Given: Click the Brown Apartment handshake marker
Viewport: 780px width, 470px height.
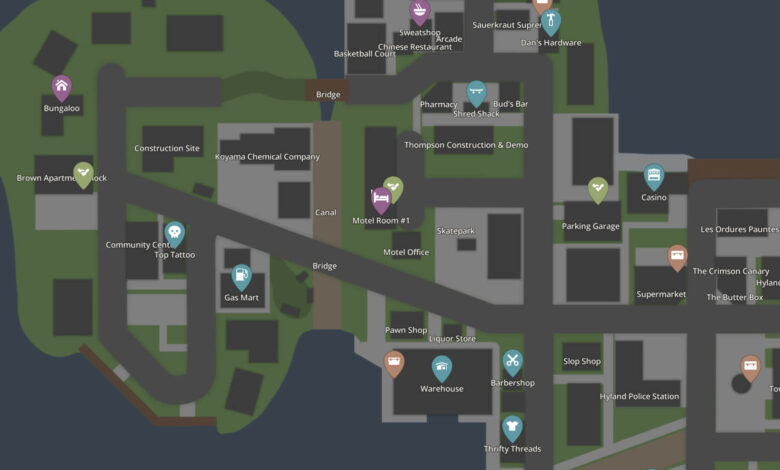Looking at the screenshot, I should click(x=84, y=175).
